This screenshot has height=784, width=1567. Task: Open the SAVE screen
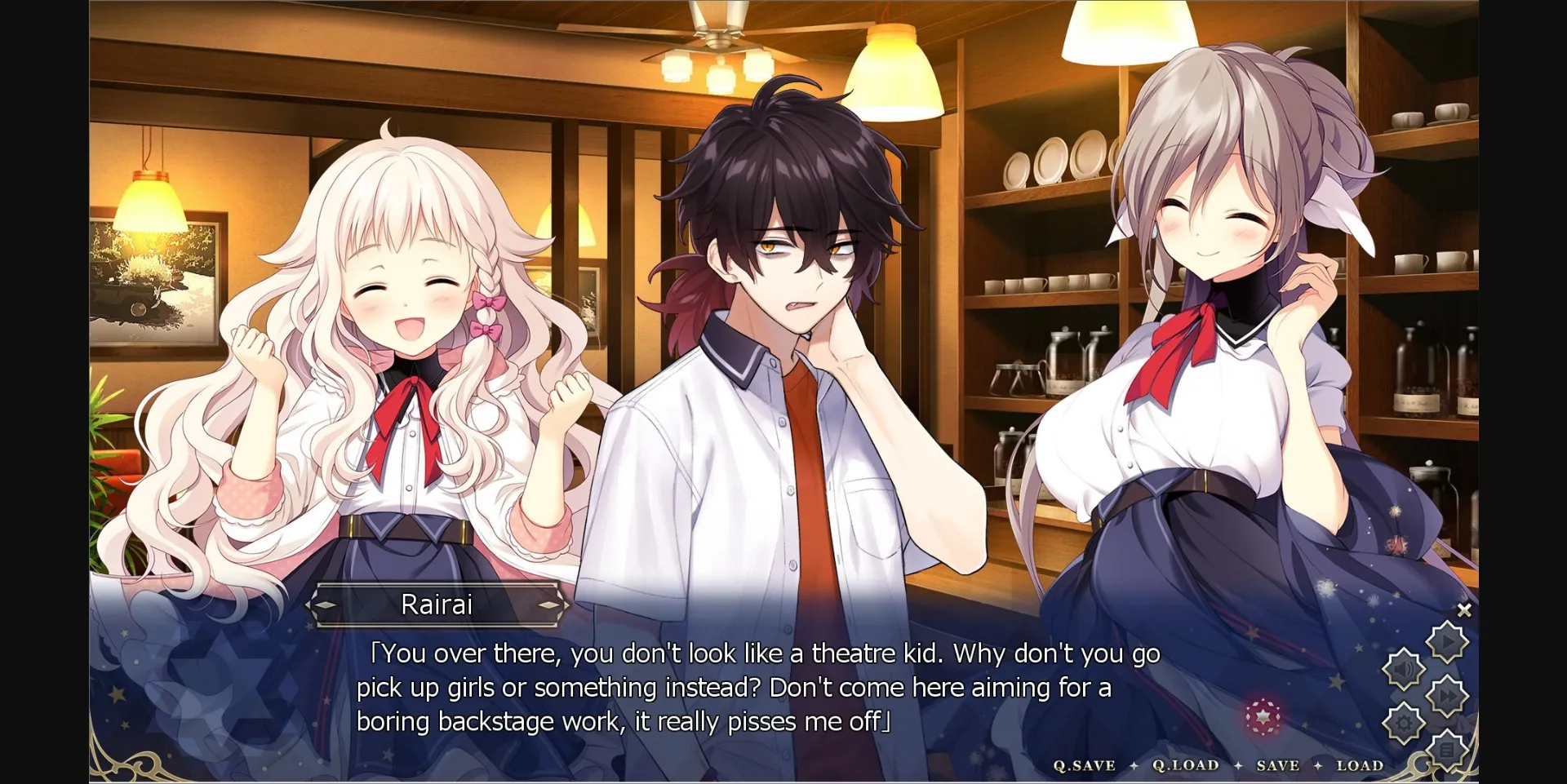(1278, 765)
